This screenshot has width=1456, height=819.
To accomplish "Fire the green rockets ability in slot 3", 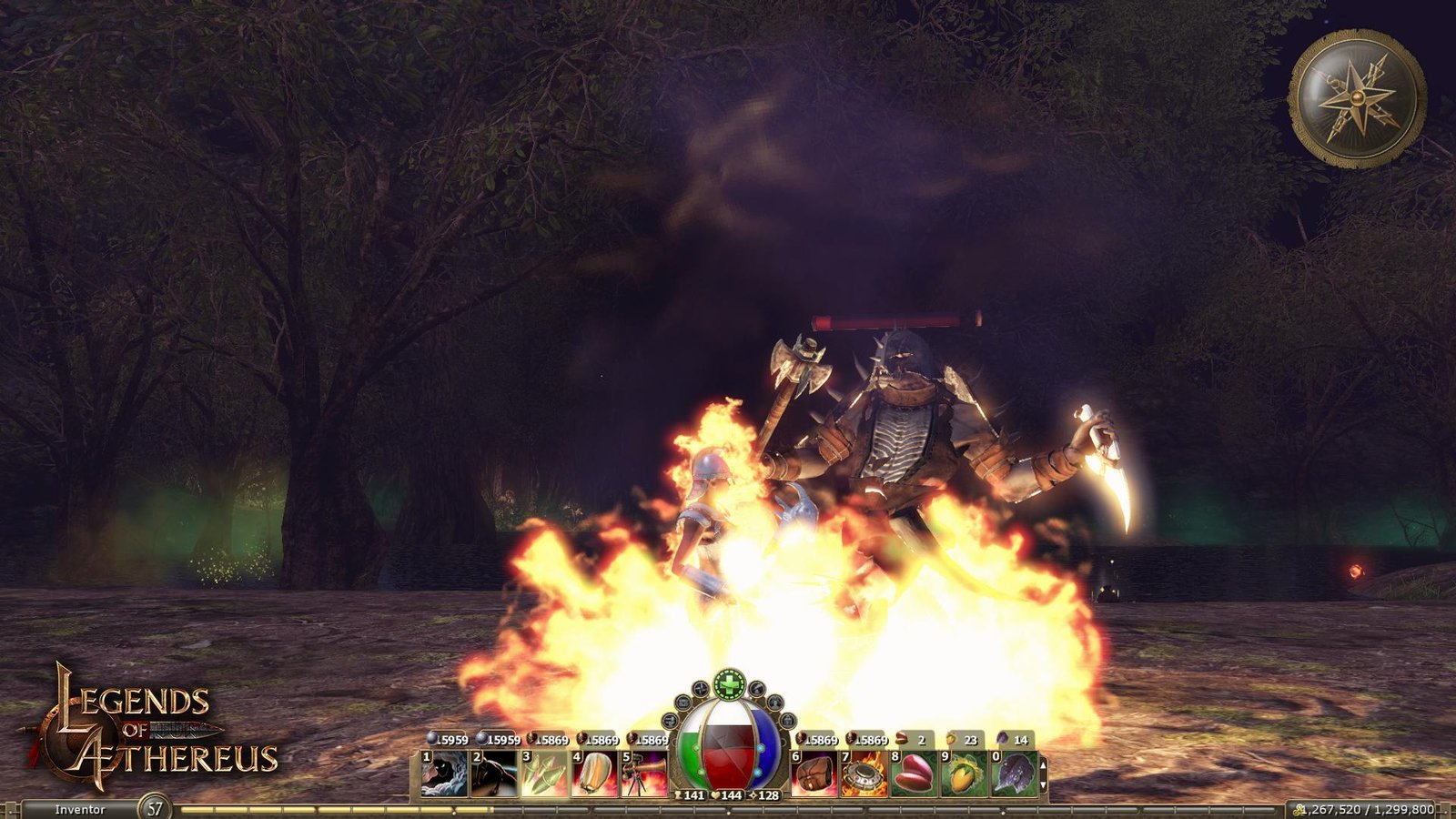I will (544, 774).
